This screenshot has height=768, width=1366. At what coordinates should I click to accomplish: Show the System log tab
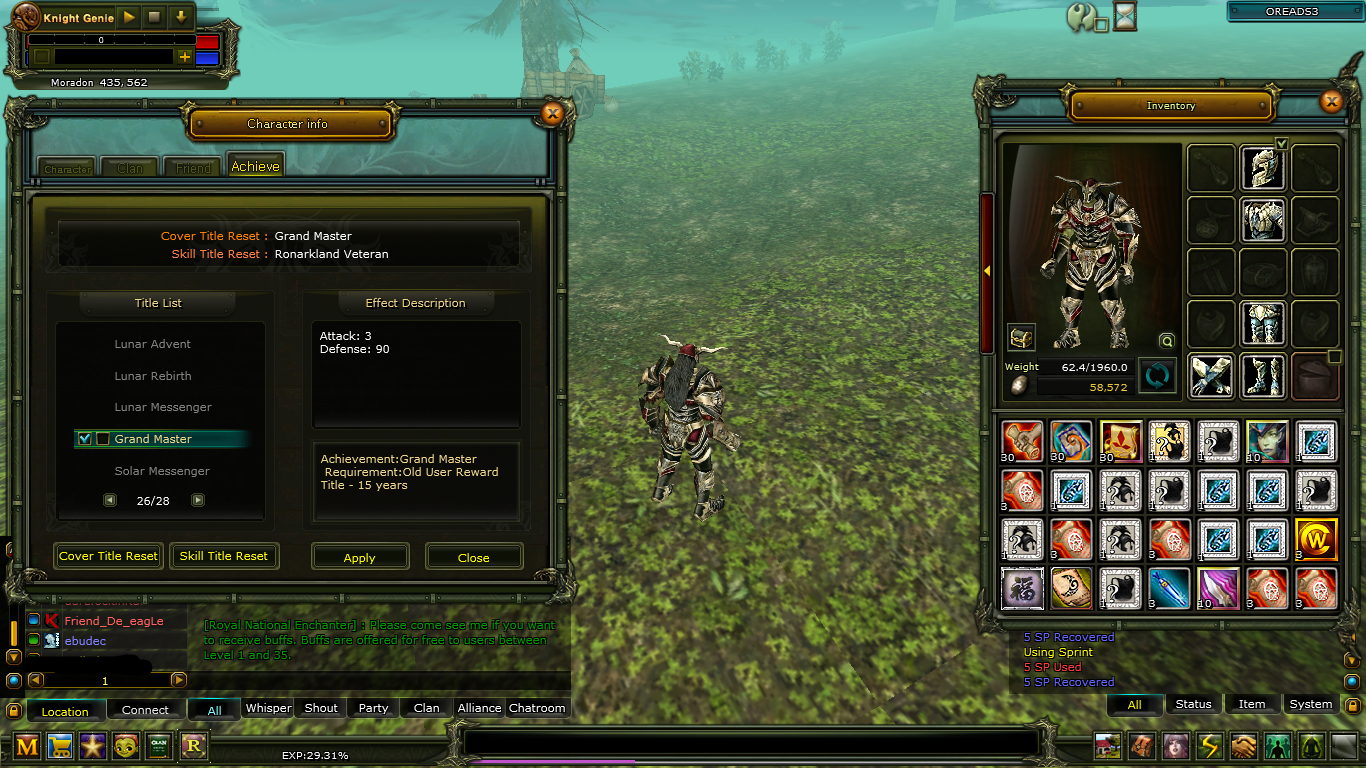pyautogui.click(x=1310, y=704)
